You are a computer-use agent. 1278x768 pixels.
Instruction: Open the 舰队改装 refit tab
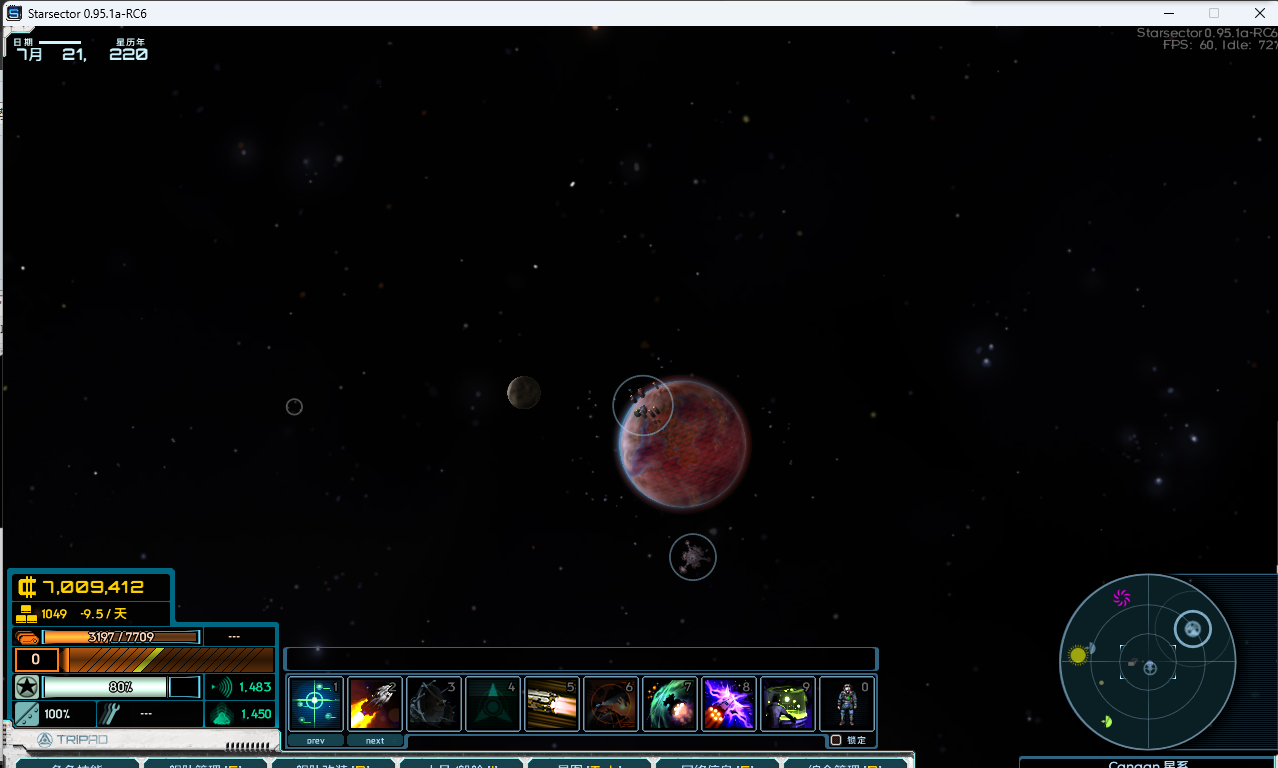333,764
